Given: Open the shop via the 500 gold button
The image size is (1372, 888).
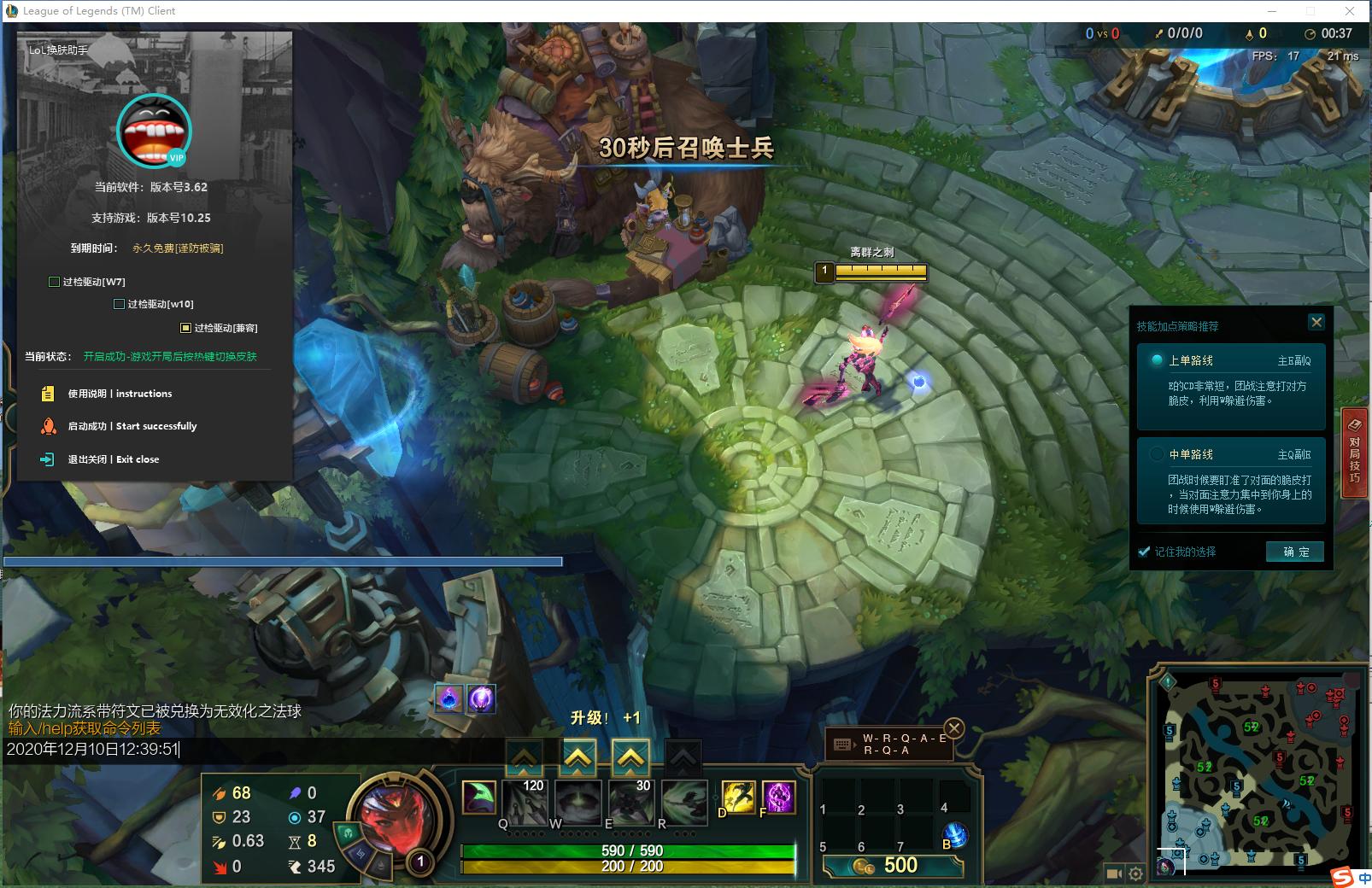Looking at the screenshot, I should 893,866.
